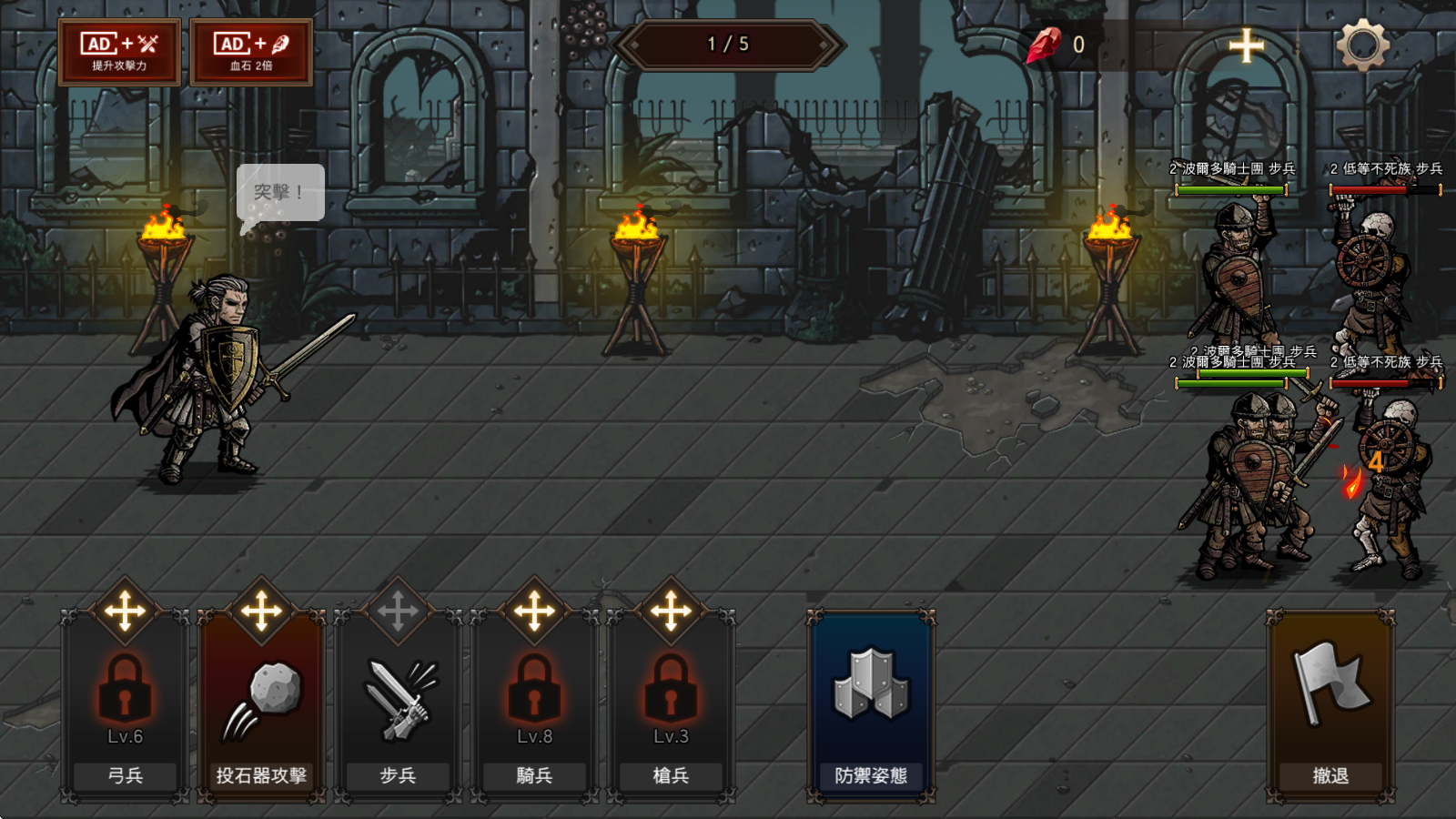Image resolution: width=1456 pixels, height=819 pixels.
Task: Activate the ad for double blood stones
Action: (x=251, y=52)
